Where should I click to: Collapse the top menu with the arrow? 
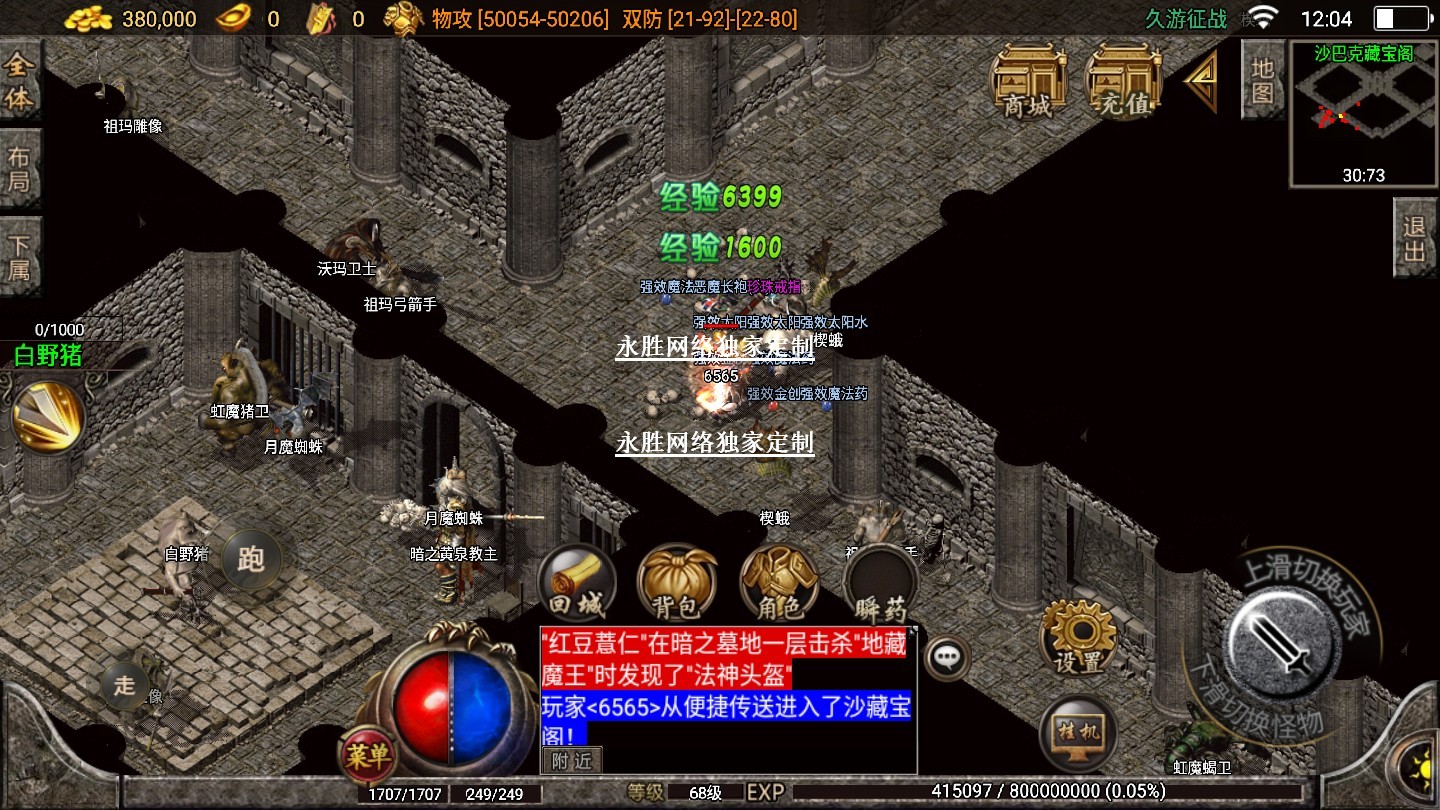coord(1202,81)
